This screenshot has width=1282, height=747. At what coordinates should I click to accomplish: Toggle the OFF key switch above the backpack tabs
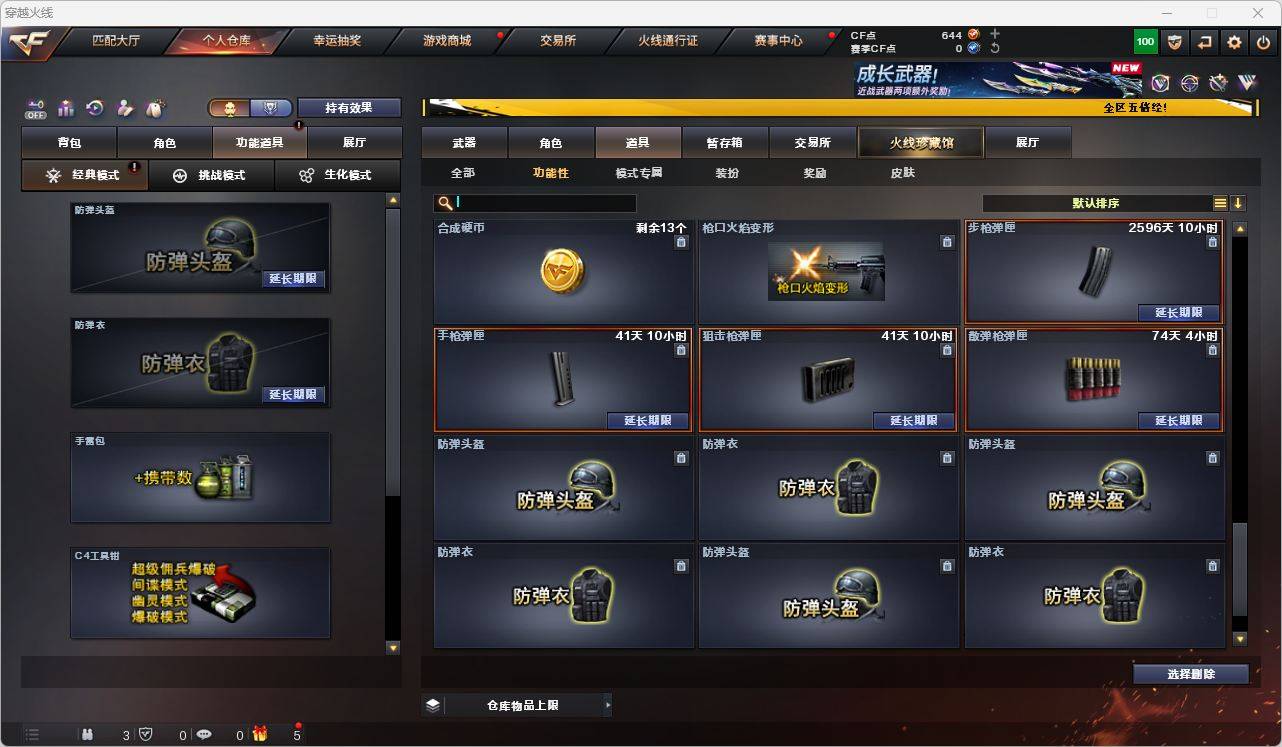coord(36,108)
